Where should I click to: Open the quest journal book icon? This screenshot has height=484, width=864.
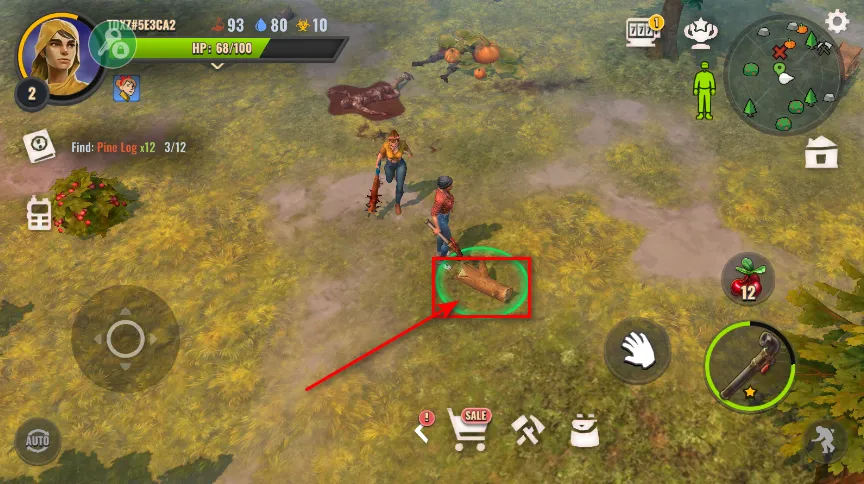tap(39, 147)
